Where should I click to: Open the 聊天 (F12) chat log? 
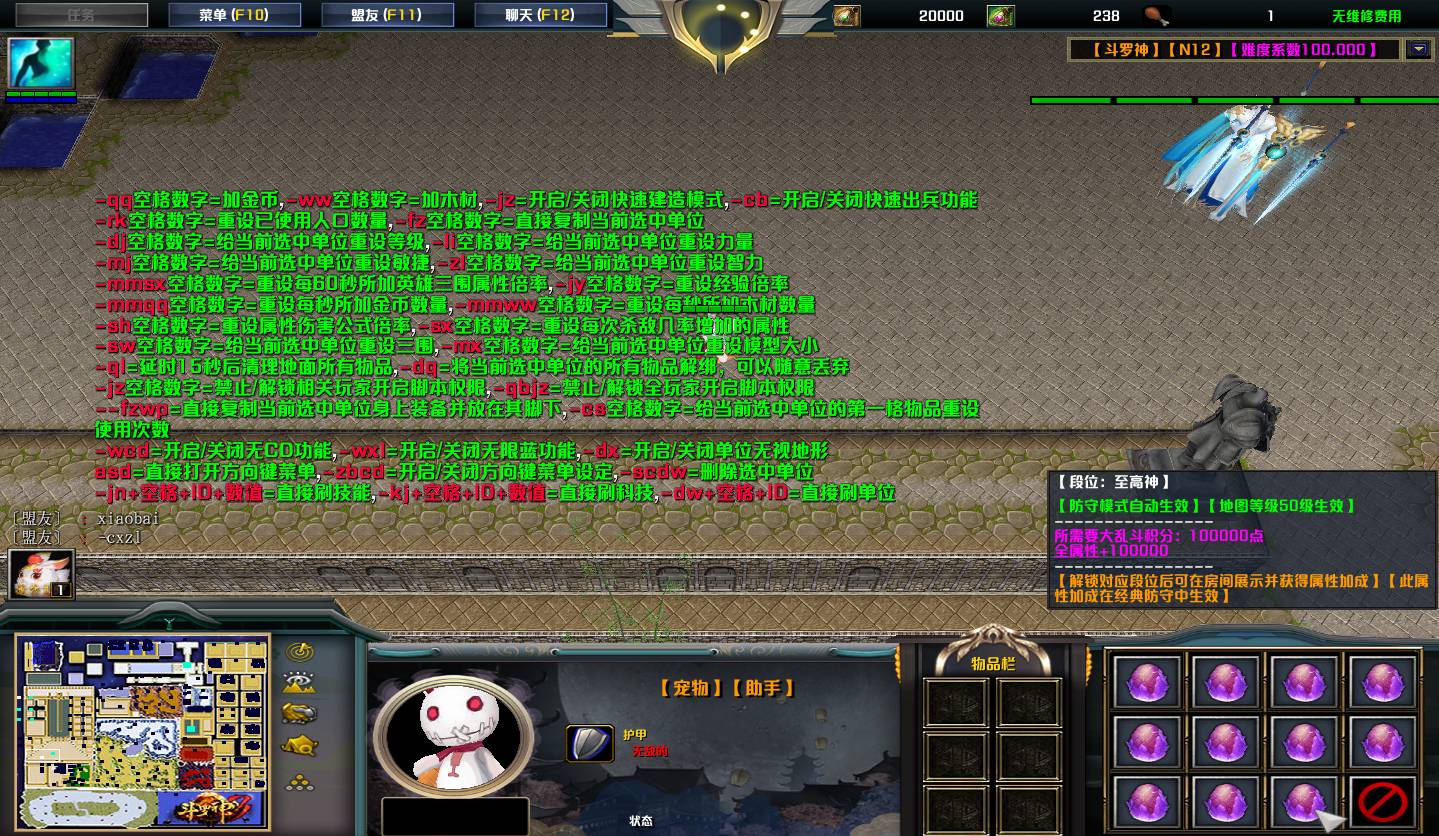pyautogui.click(x=540, y=15)
